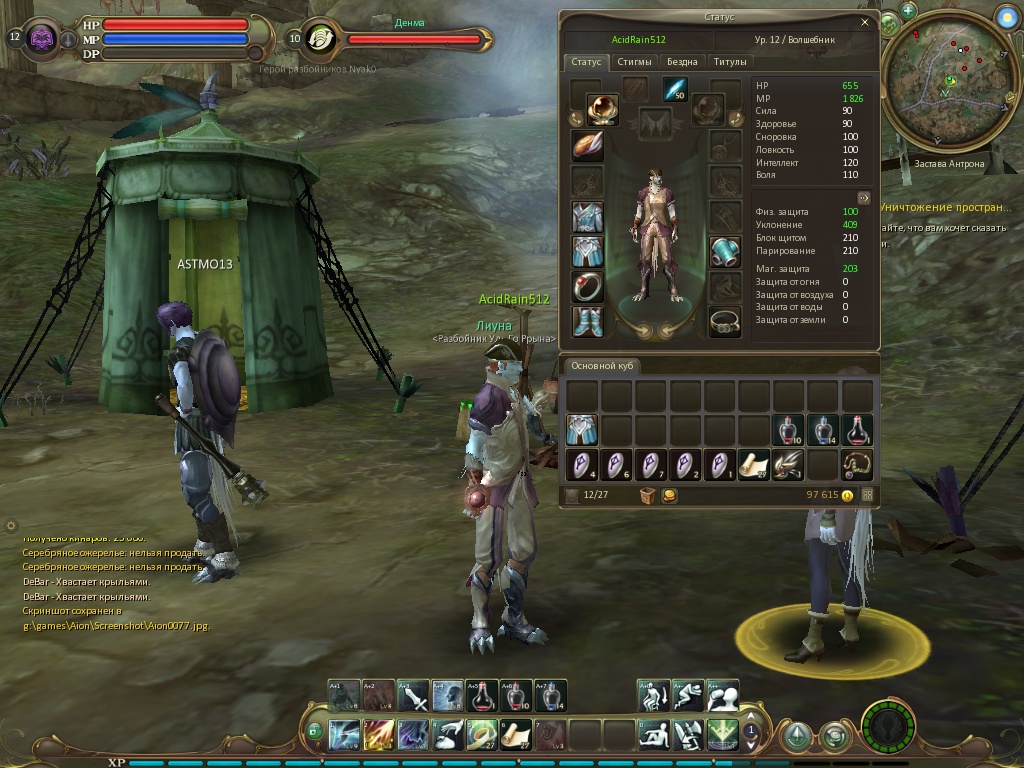Activate the sword attack hotbar skill
This screenshot has width=1024, height=768.
(x=413, y=695)
